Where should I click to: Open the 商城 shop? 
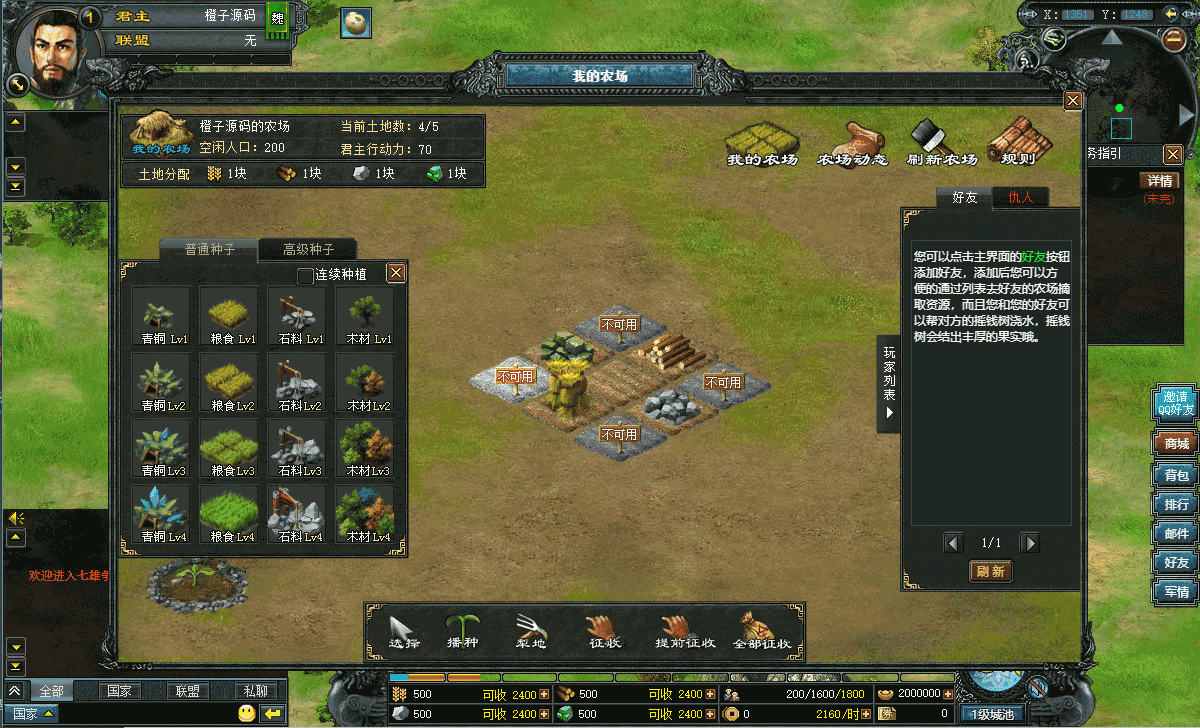point(1176,444)
